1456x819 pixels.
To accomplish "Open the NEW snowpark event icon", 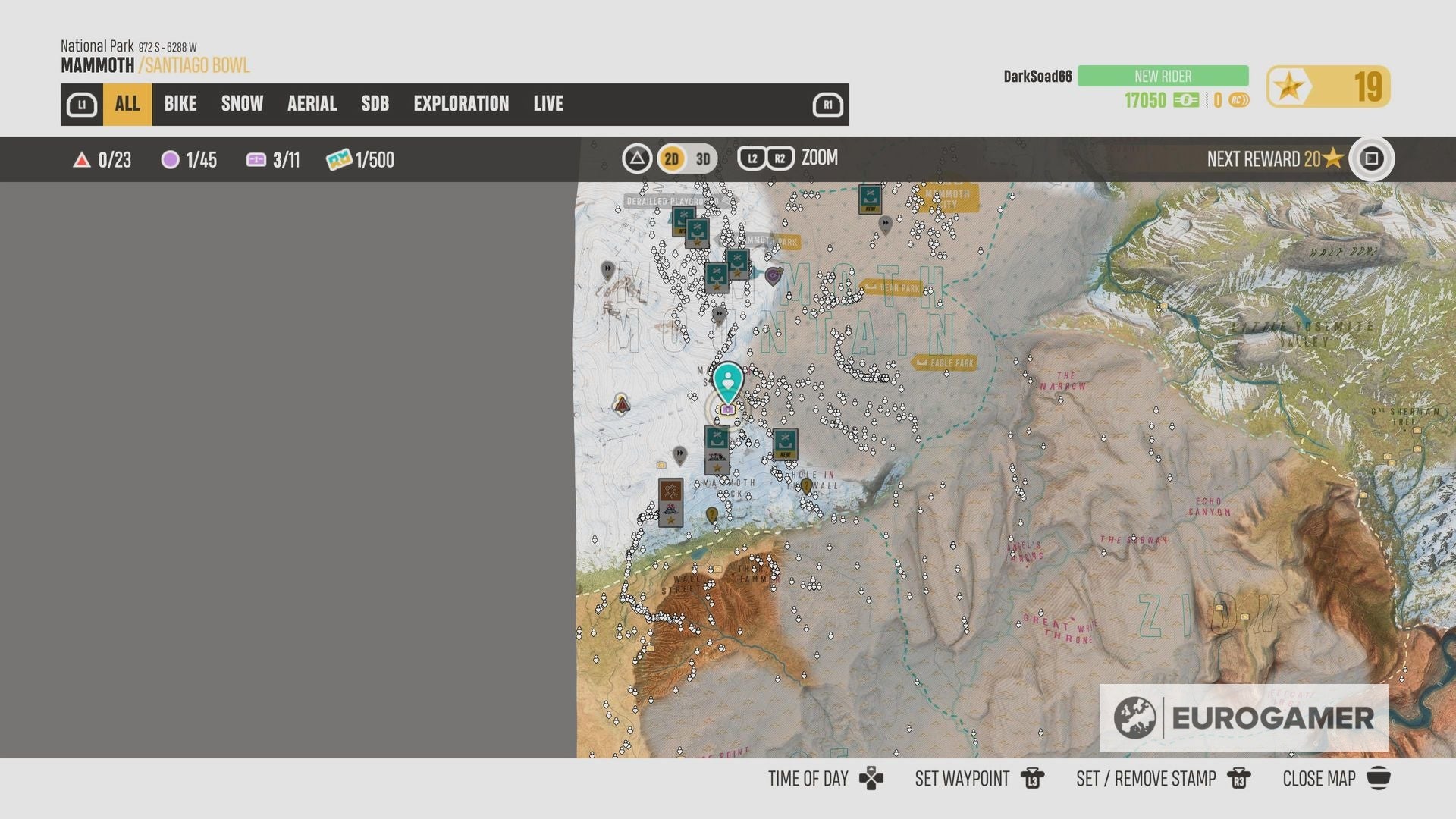I will [x=786, y=443].
